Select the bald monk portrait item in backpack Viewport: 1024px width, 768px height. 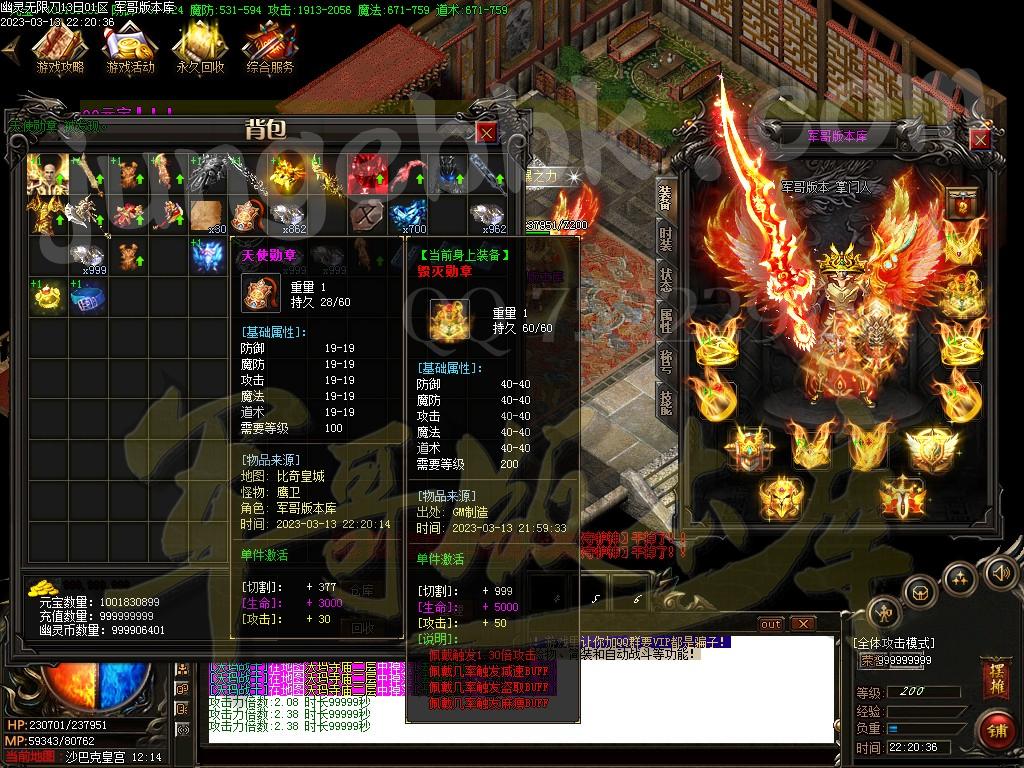48,175
